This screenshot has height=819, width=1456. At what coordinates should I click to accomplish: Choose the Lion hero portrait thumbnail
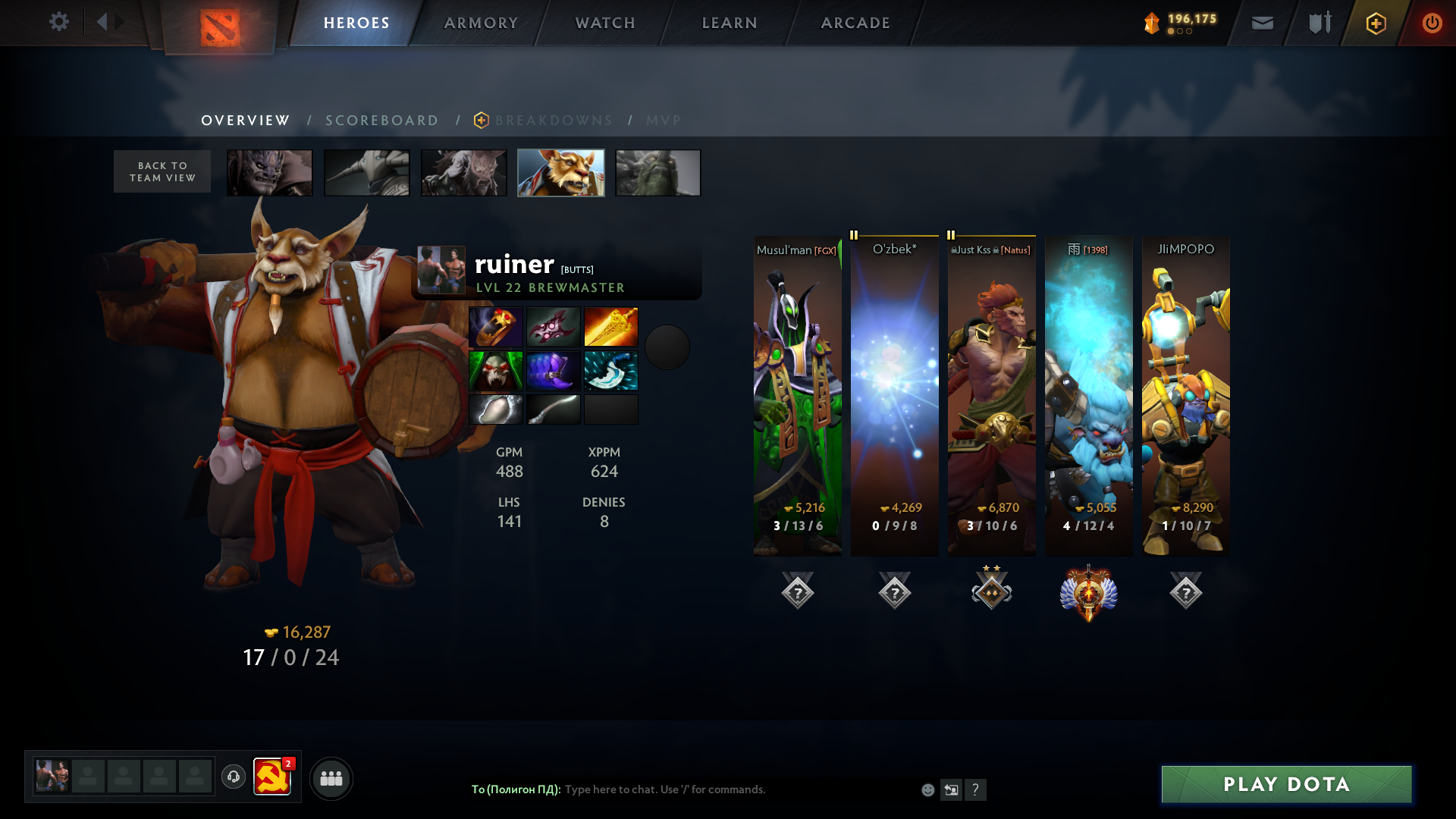270,173
